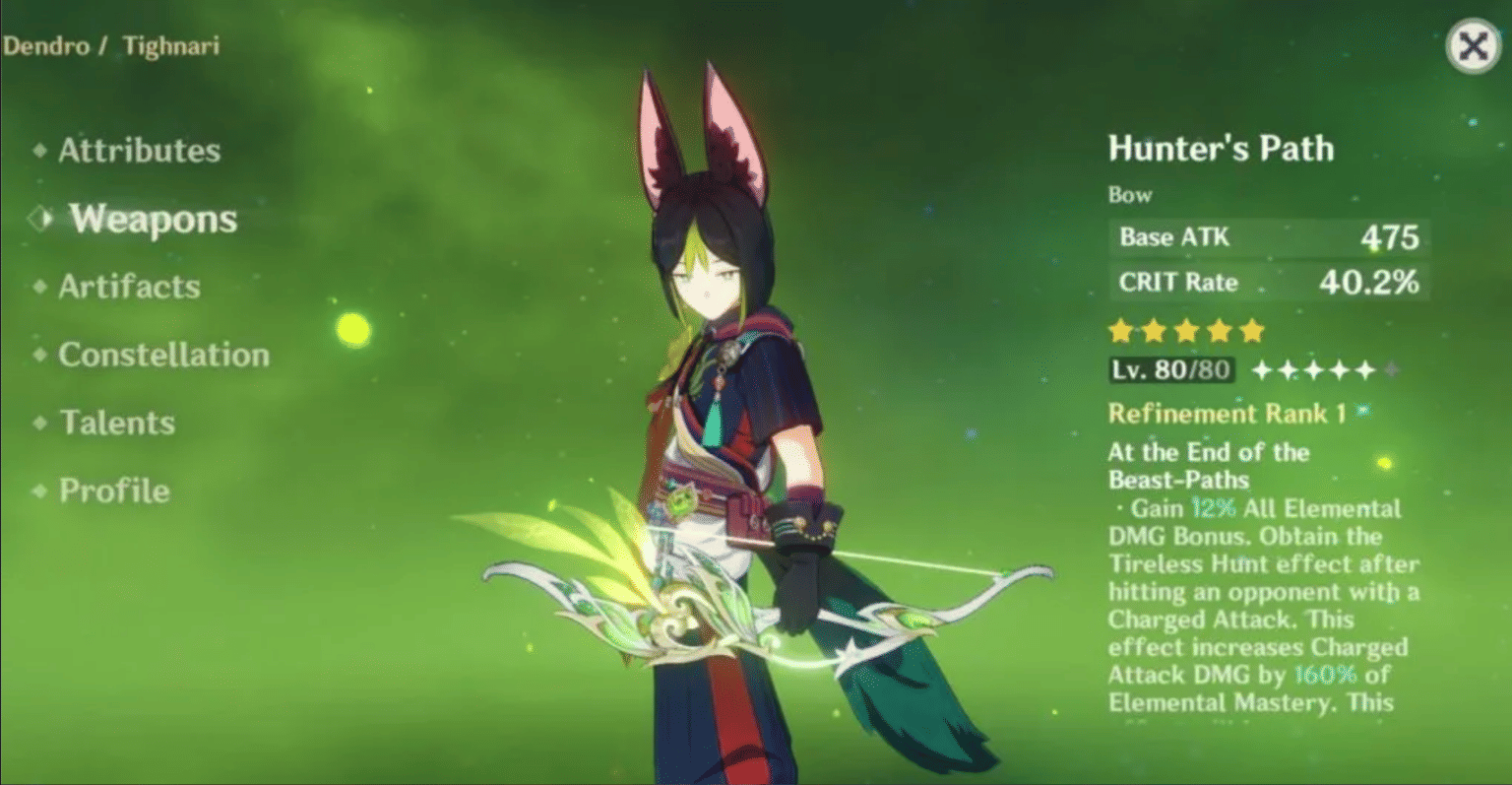Click the first refinement star beside Lv. 80
The width and height of the screenshot is (1512, 785).
[1261, 371]
